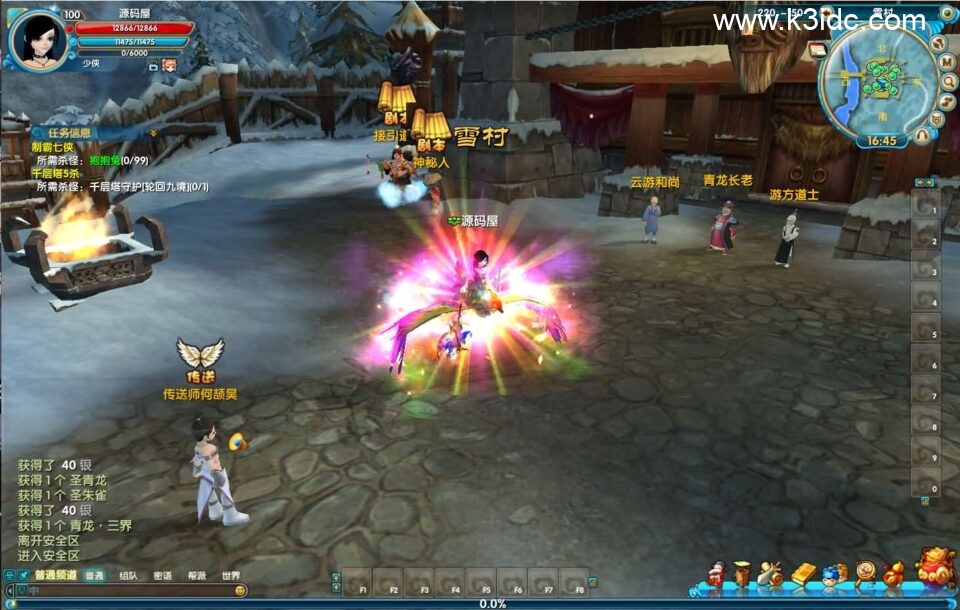Open the calendar icon by the minimap
Viewport: 960px width, 610px height.
[817, 49]
